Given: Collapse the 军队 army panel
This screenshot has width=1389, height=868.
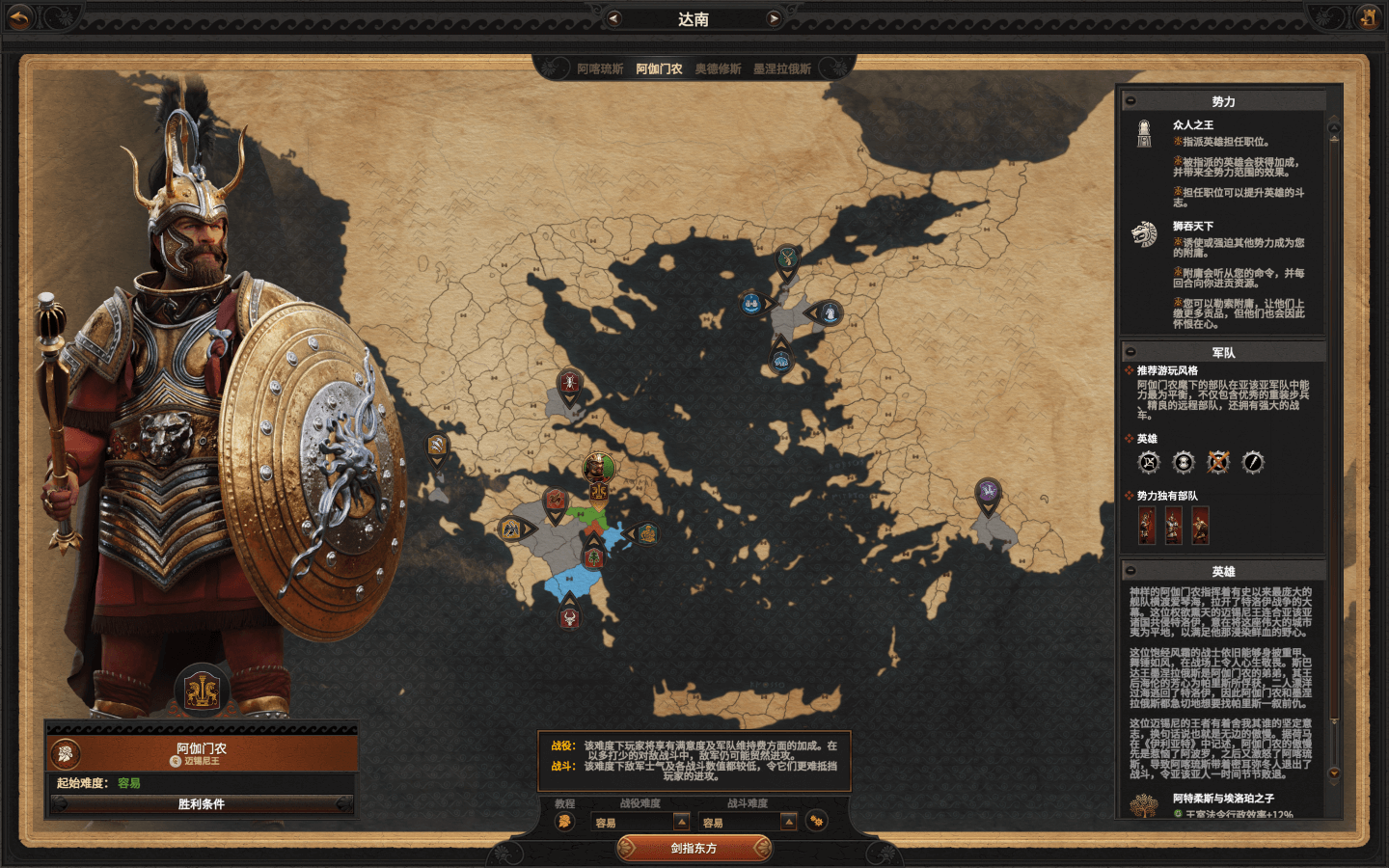Looking at the screenshot, I should 1130,352.
